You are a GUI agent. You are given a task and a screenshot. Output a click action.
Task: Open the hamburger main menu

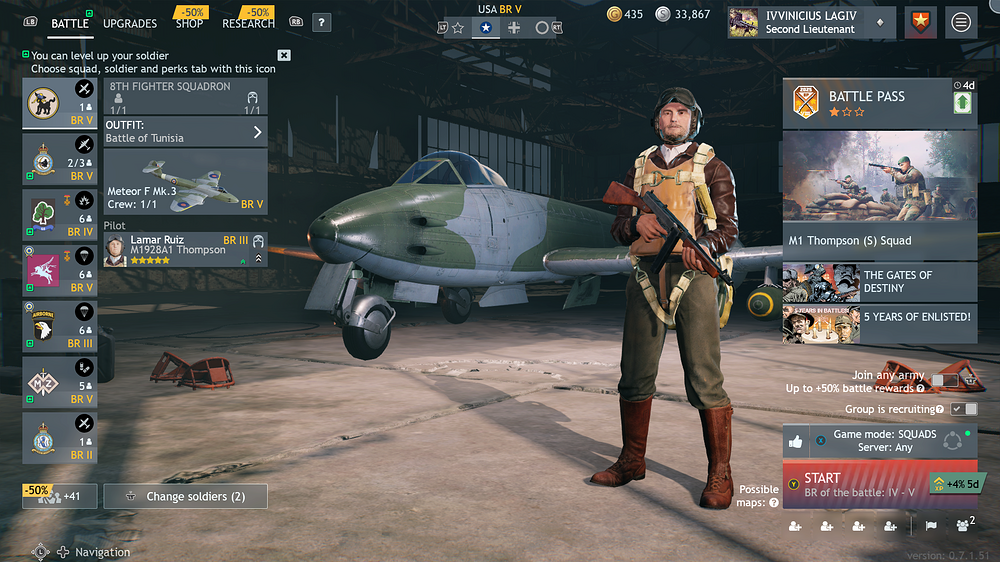pos(961,22)
